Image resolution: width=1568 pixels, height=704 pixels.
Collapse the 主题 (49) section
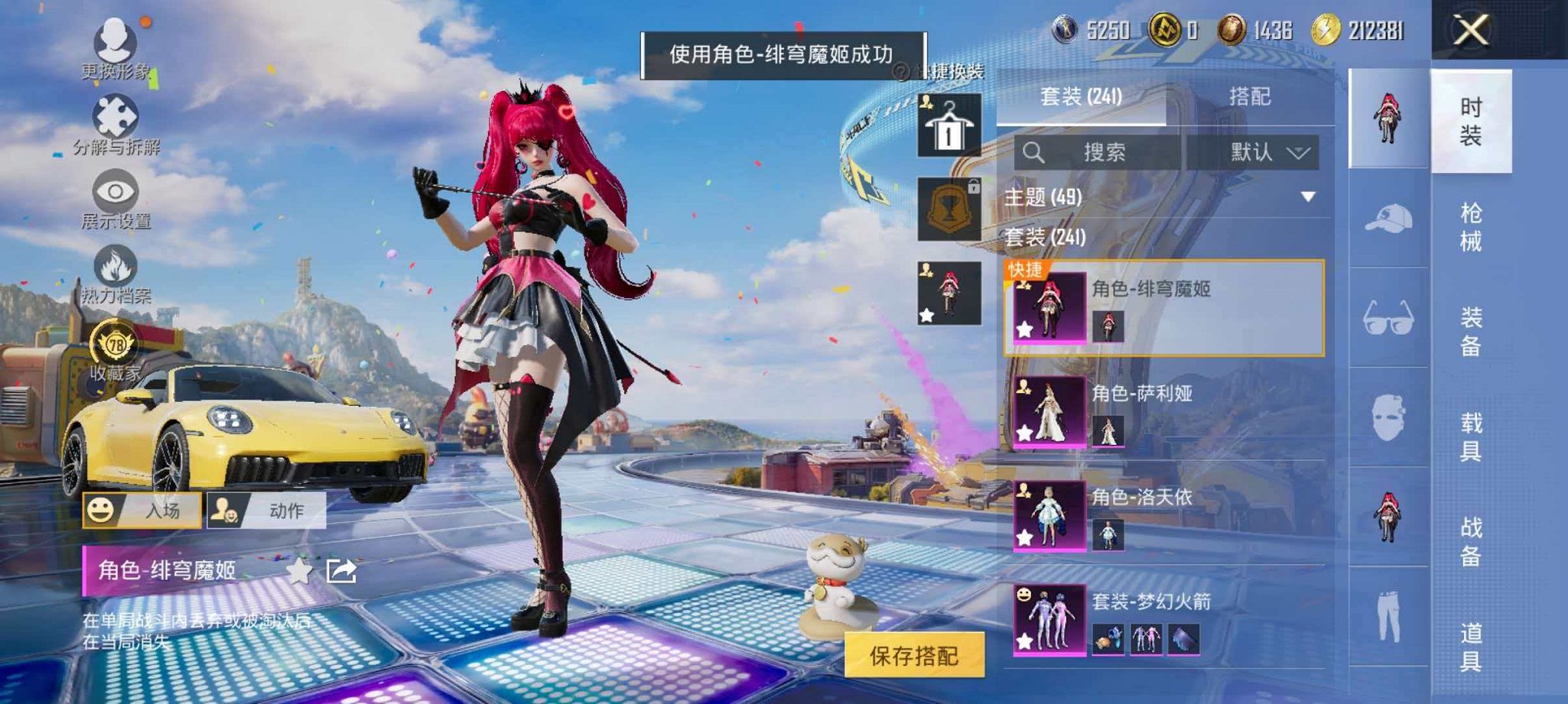tap(1308, 197)
